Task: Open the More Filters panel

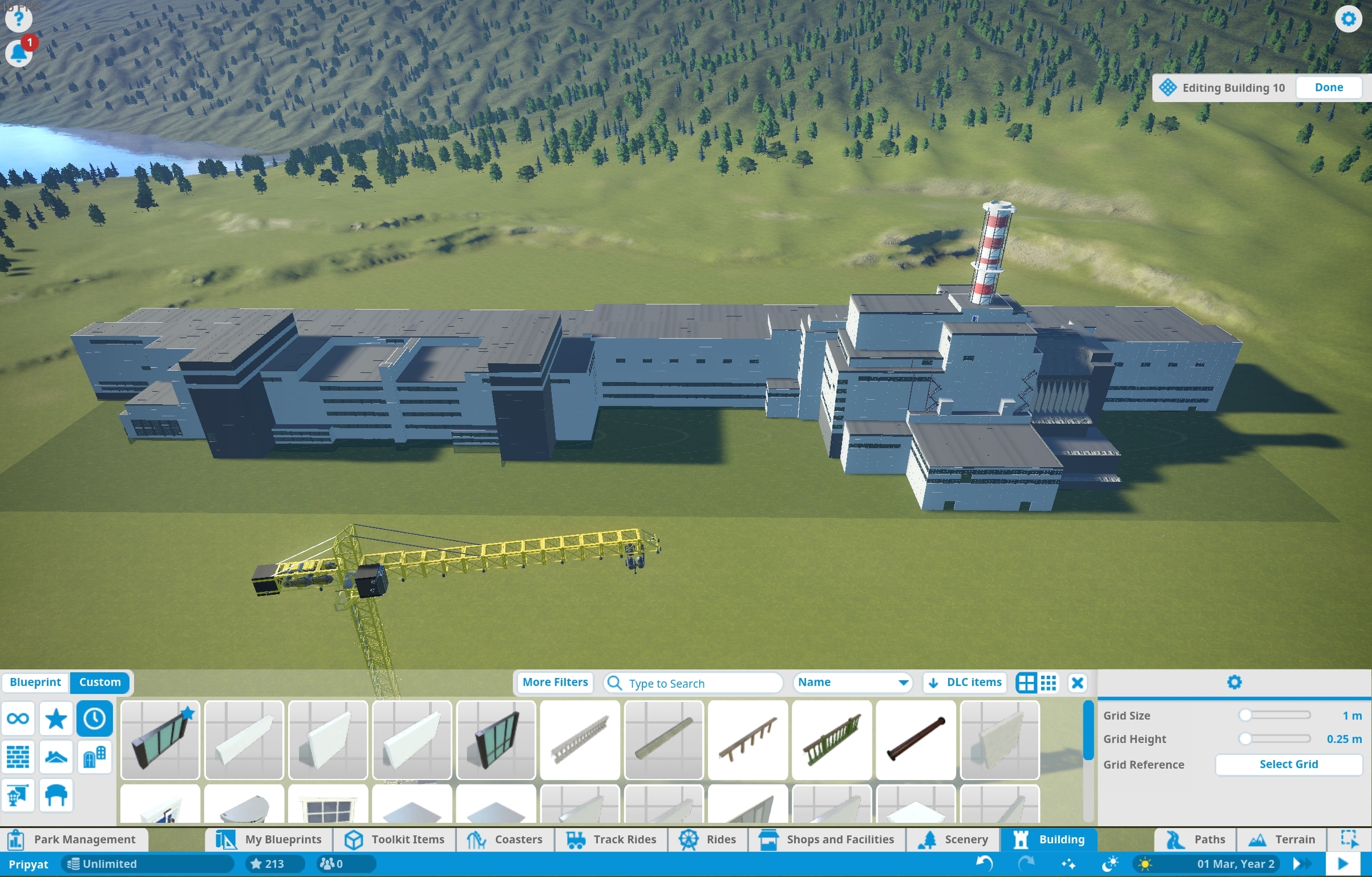Action: (554, 682)
